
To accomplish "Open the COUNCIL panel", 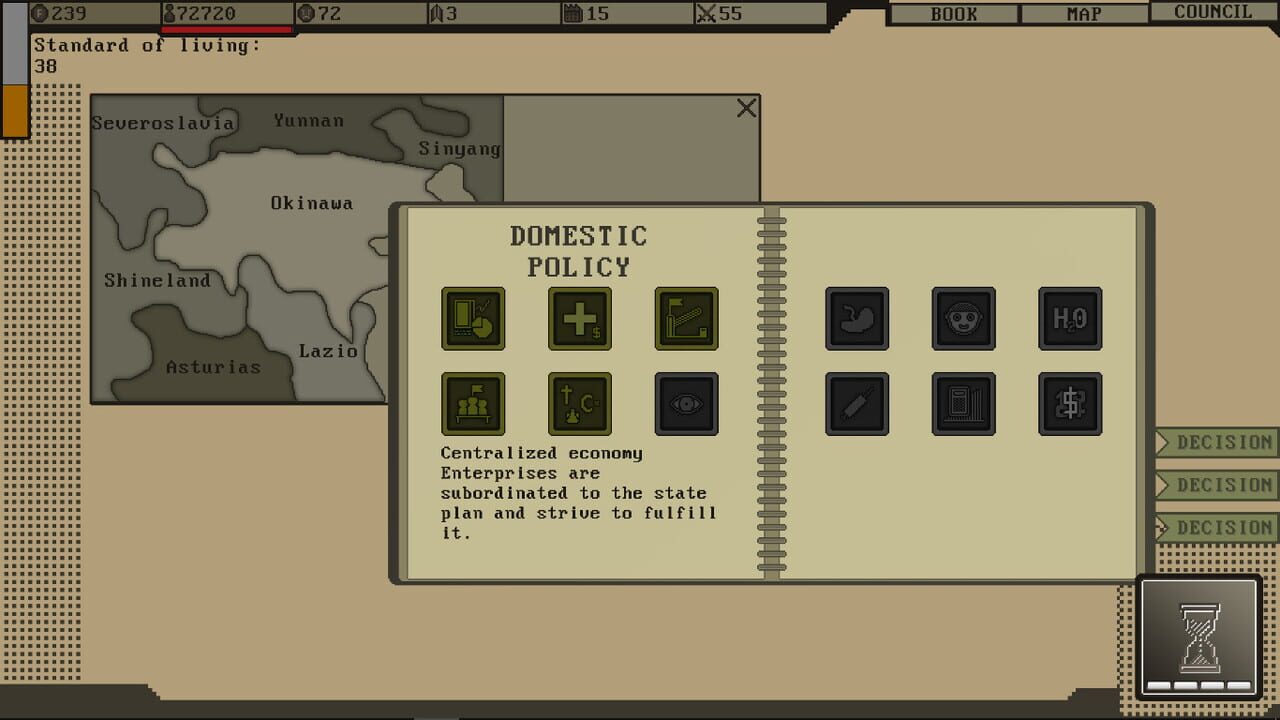I will (1212, 11).
